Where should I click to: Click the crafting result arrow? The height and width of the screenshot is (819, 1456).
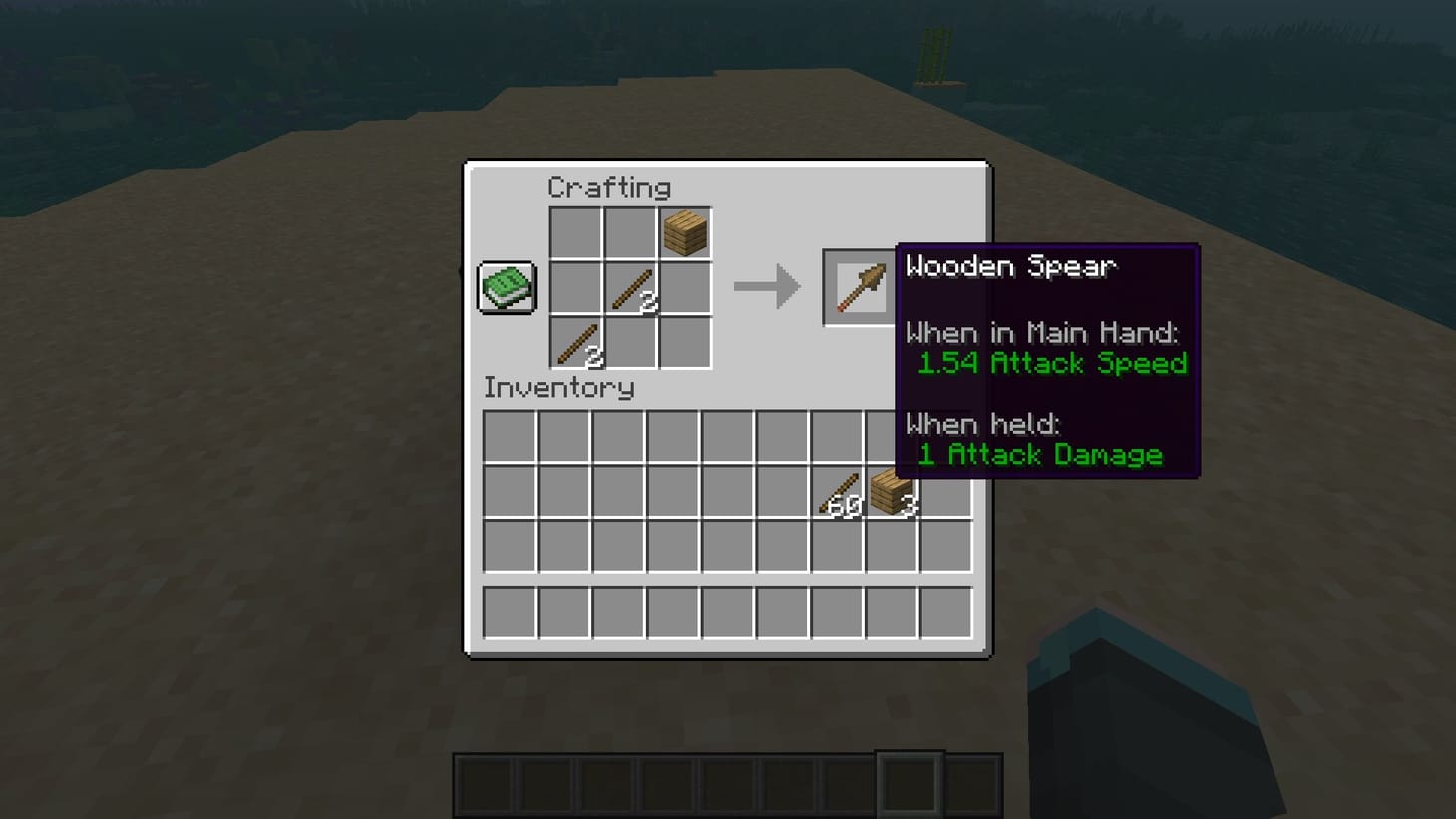click(768, 286)
